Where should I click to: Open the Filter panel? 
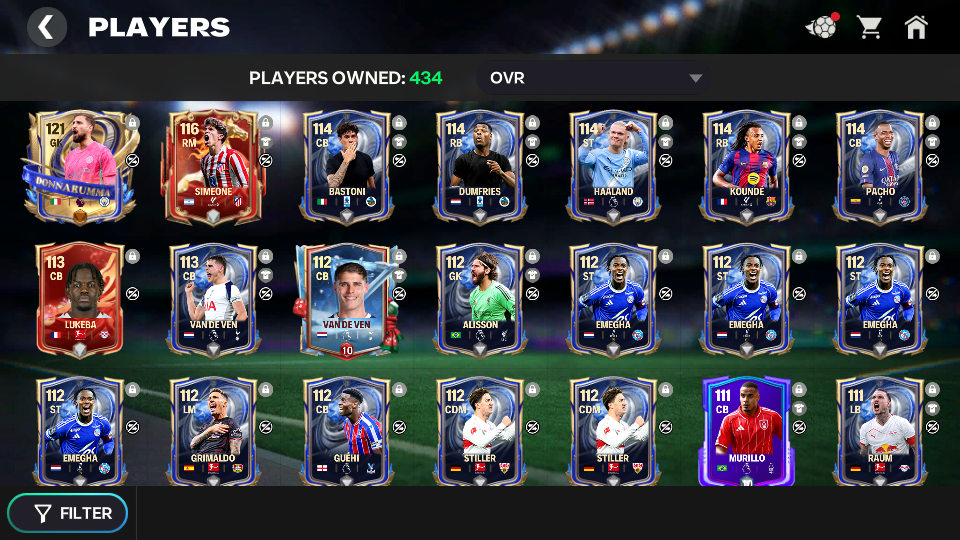coord(68,513)
